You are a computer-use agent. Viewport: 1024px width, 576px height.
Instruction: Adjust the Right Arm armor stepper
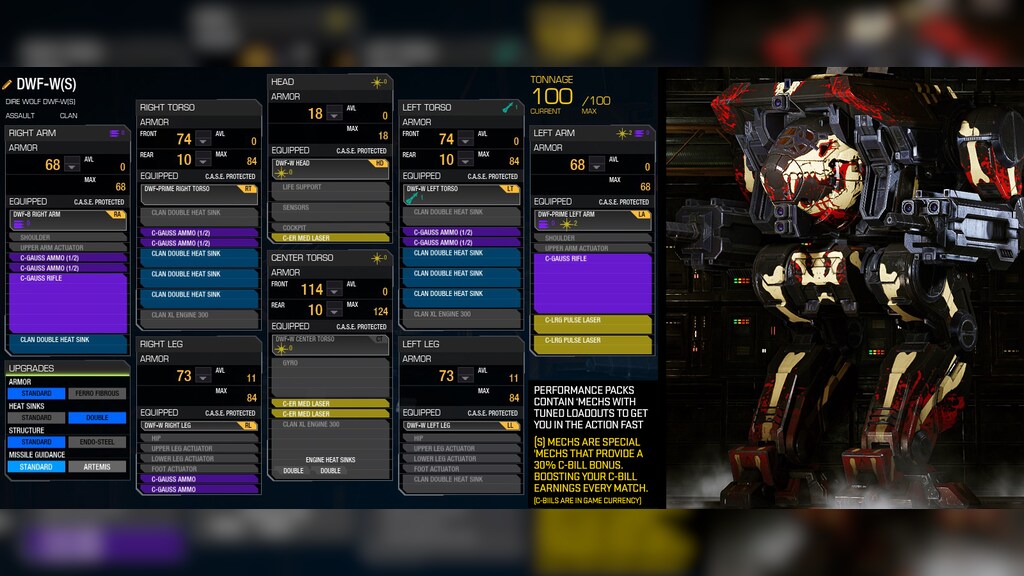[72, 165]
